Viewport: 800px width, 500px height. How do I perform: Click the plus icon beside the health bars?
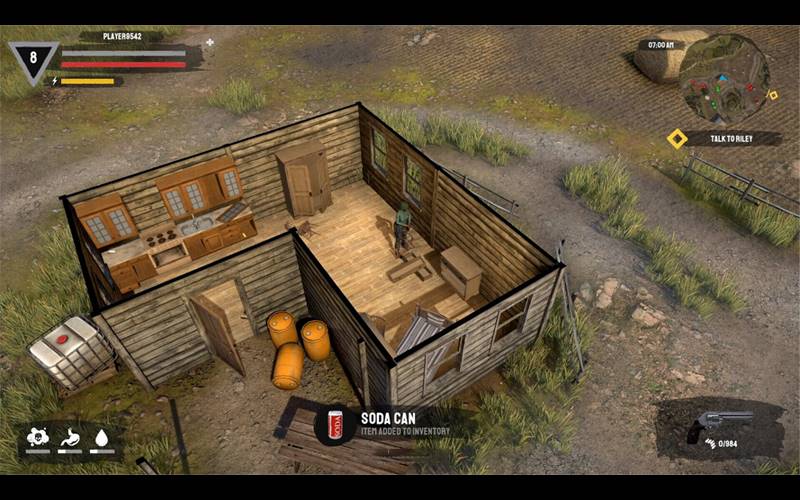pyautogui.click(x=210, y=42)
